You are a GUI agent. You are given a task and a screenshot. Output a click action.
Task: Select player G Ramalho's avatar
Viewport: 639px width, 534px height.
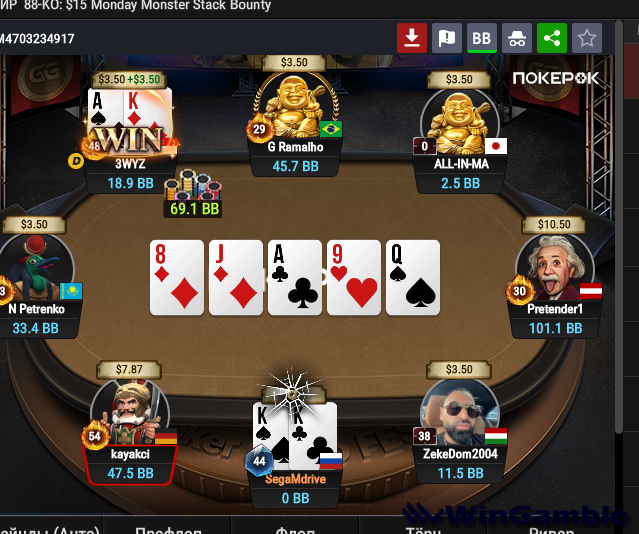pos(292,106)
